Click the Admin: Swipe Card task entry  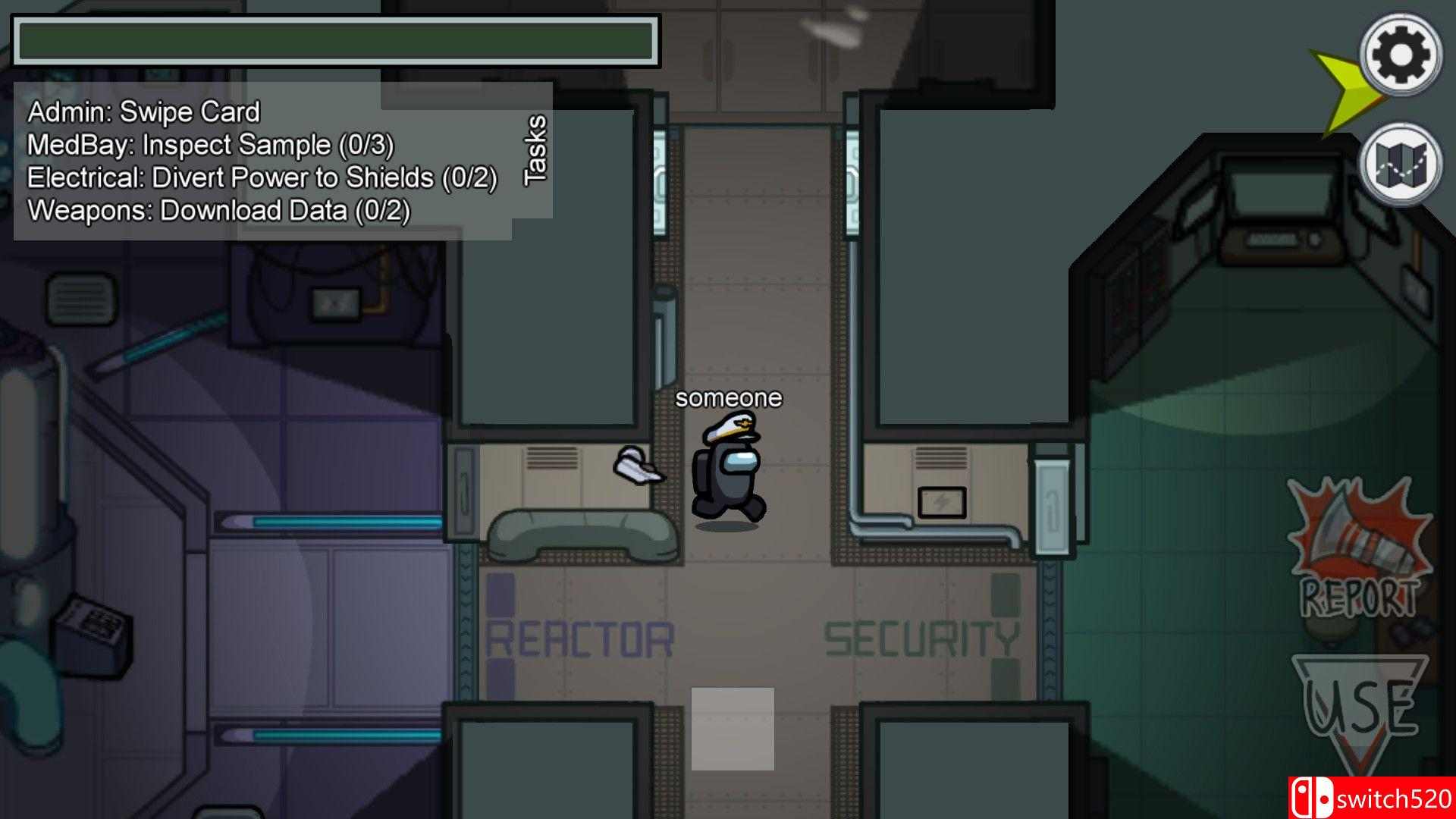(x=143, y=111)
